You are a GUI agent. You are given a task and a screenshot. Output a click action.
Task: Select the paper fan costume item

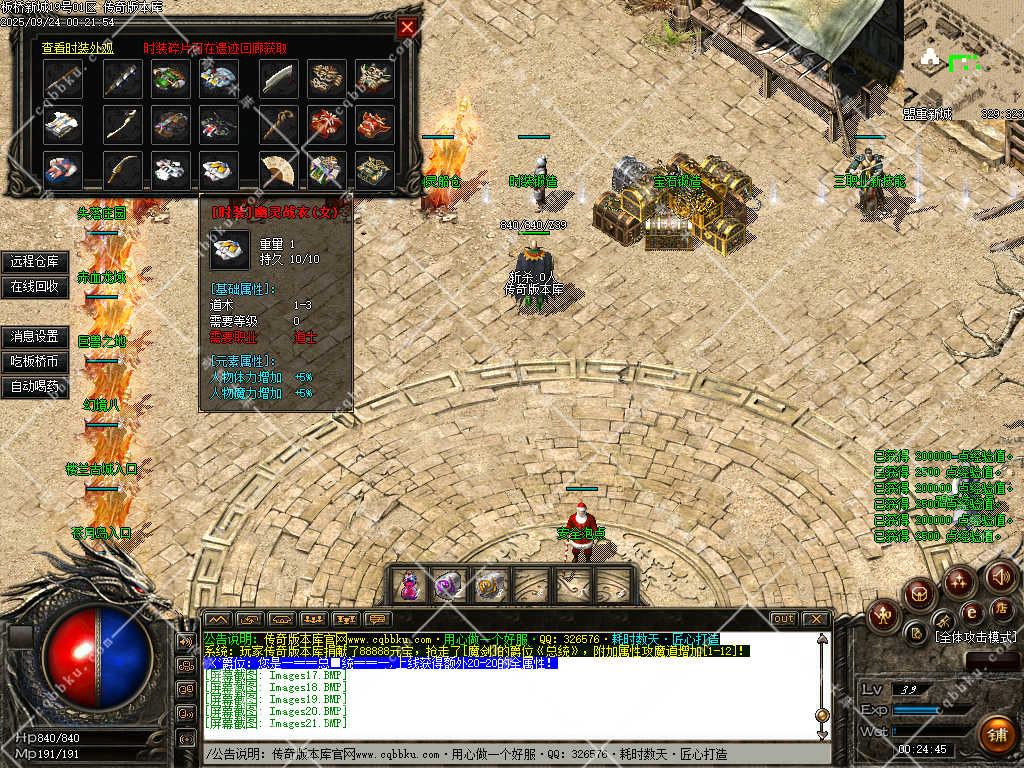pos(278,170)
